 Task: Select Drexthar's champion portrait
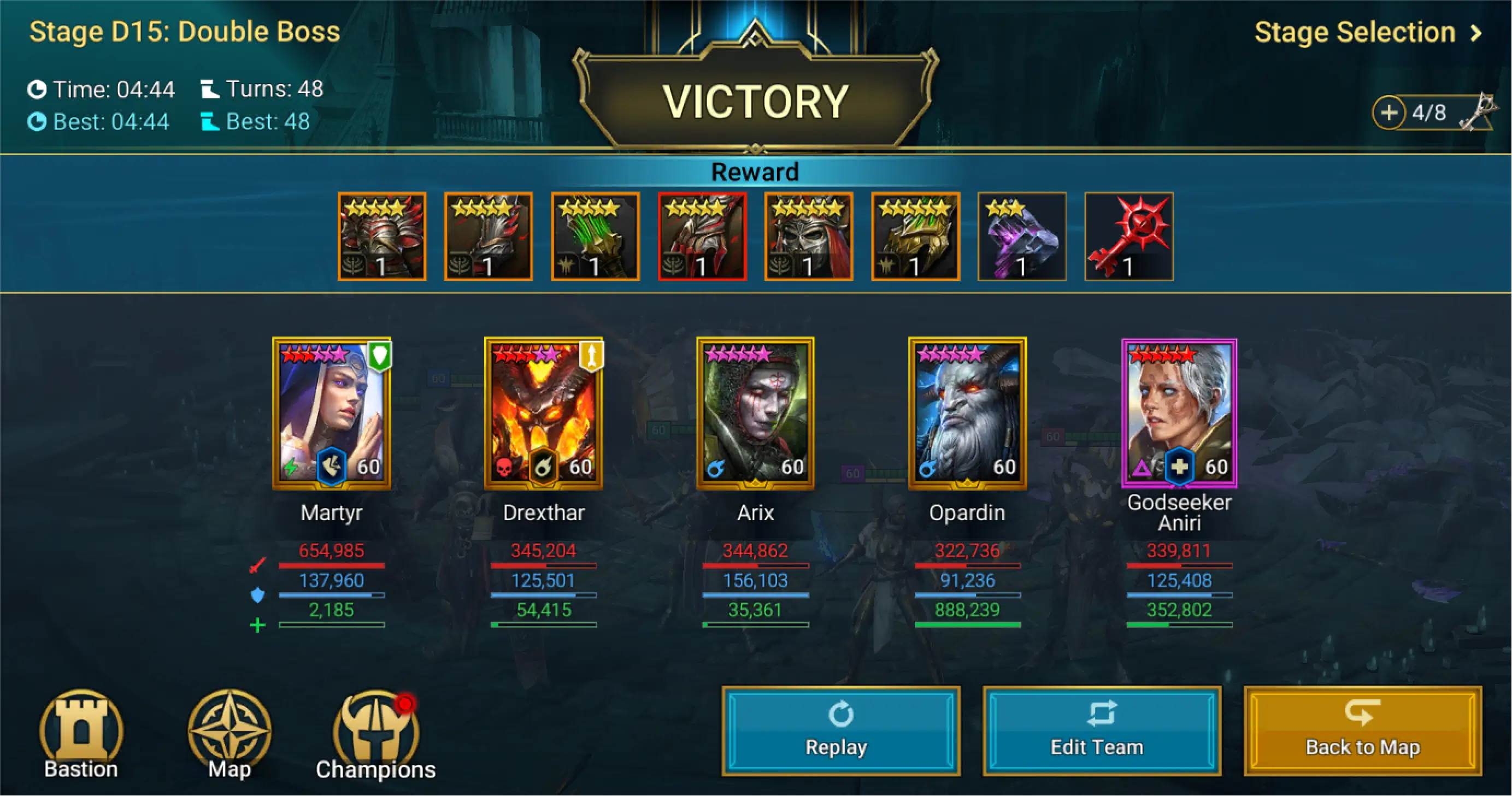tap(544, 413)
